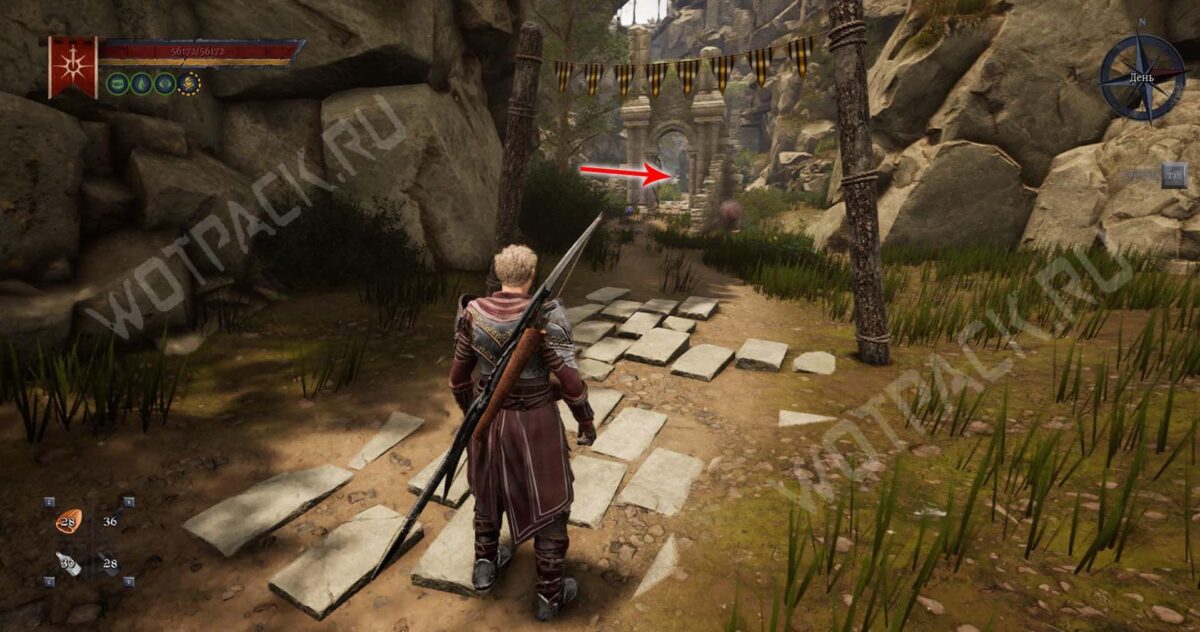Select the orange quick-slot item with count 28
This screenshot has width=1200, height=632.
point(68,521)
